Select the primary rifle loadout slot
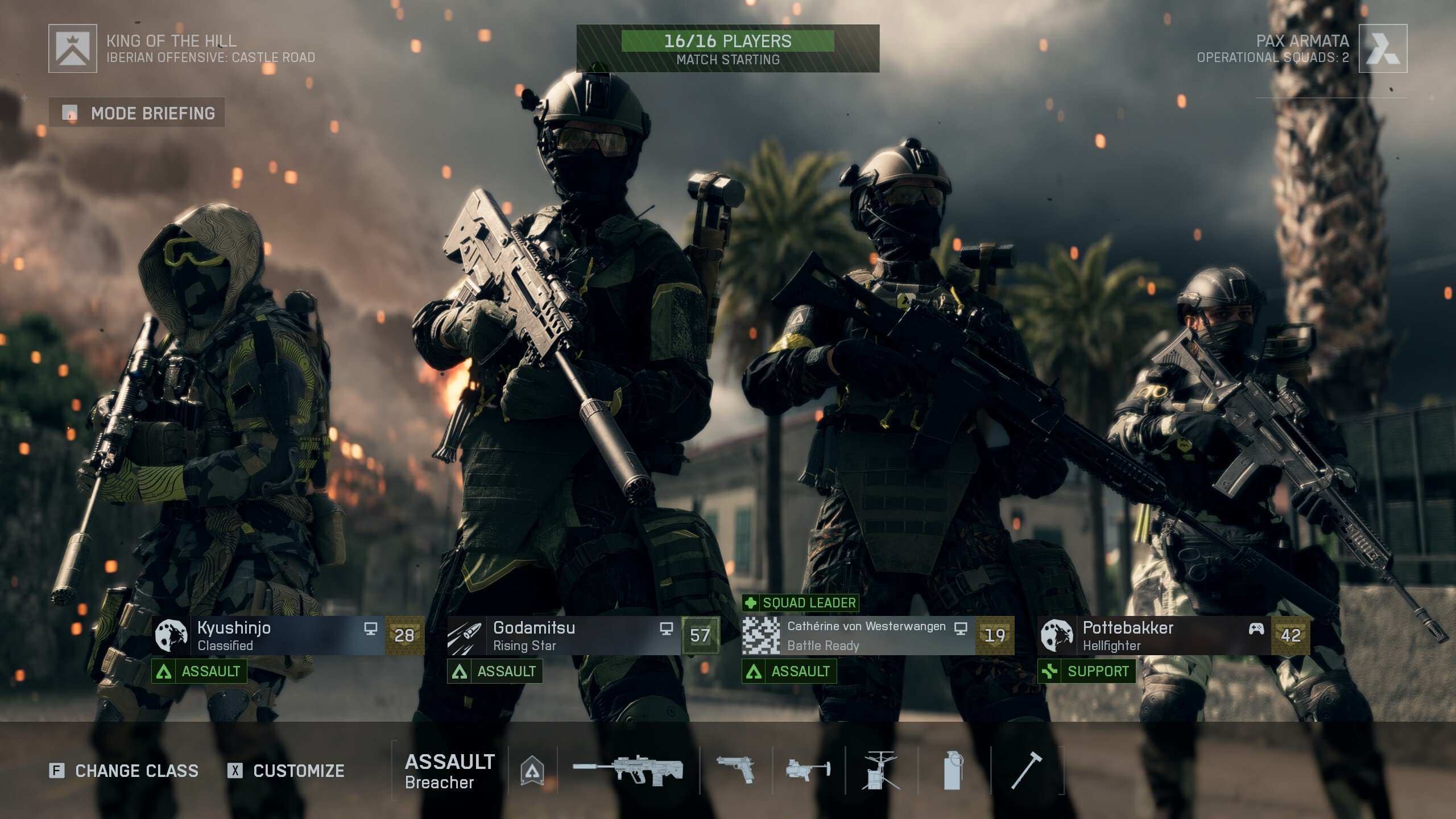Screen dimensions: 1456x819 (x=628, y=771)
